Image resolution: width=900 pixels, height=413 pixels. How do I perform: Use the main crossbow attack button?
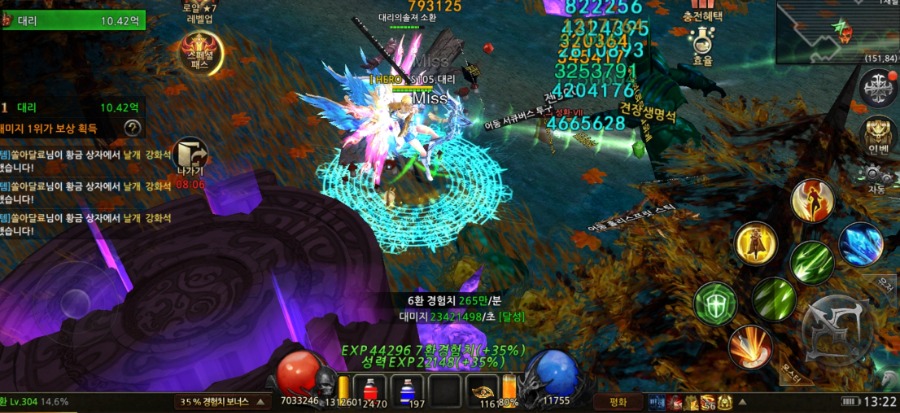pos(839,329)
